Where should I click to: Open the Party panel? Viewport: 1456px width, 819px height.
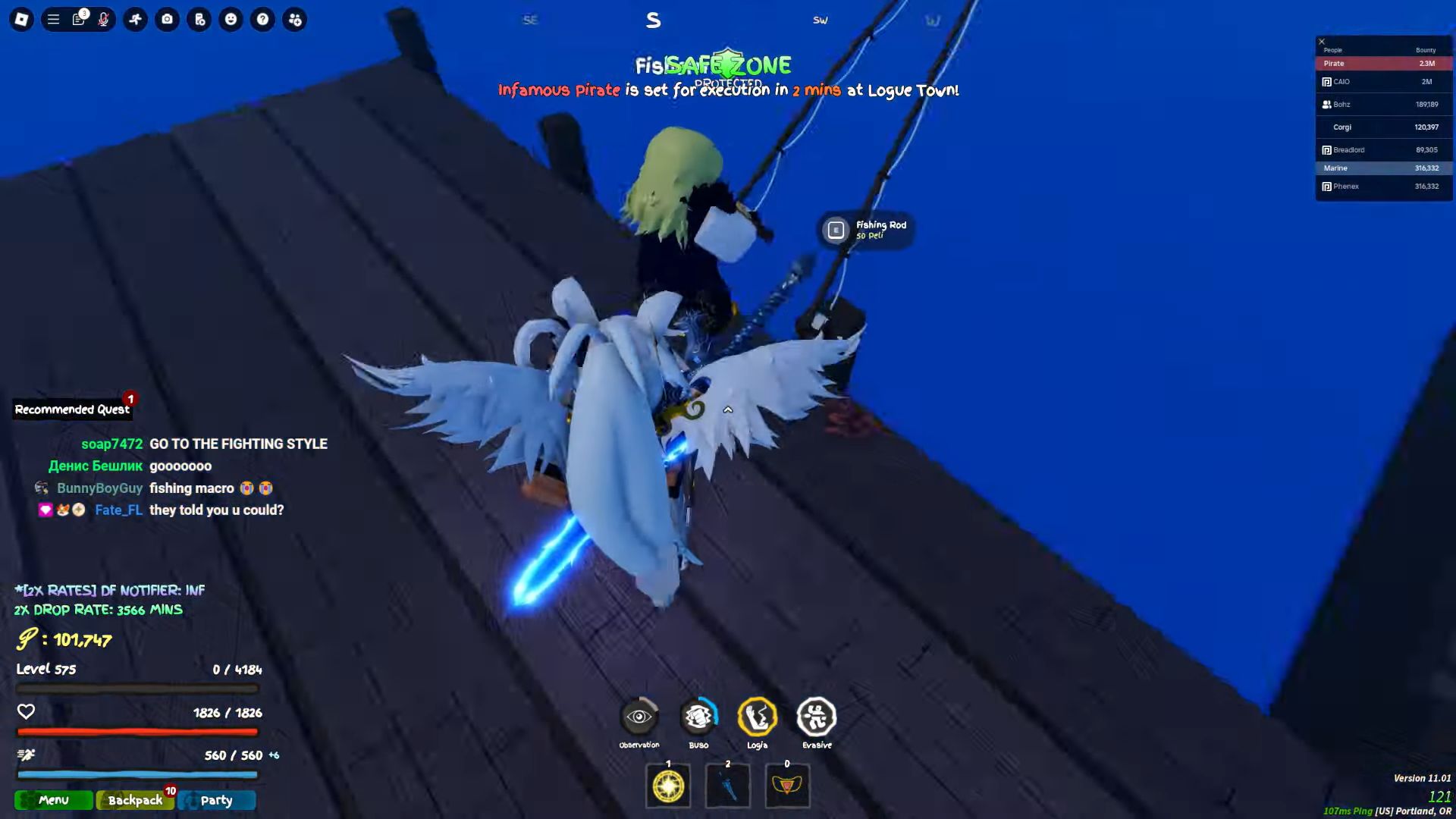pos(217,800)
